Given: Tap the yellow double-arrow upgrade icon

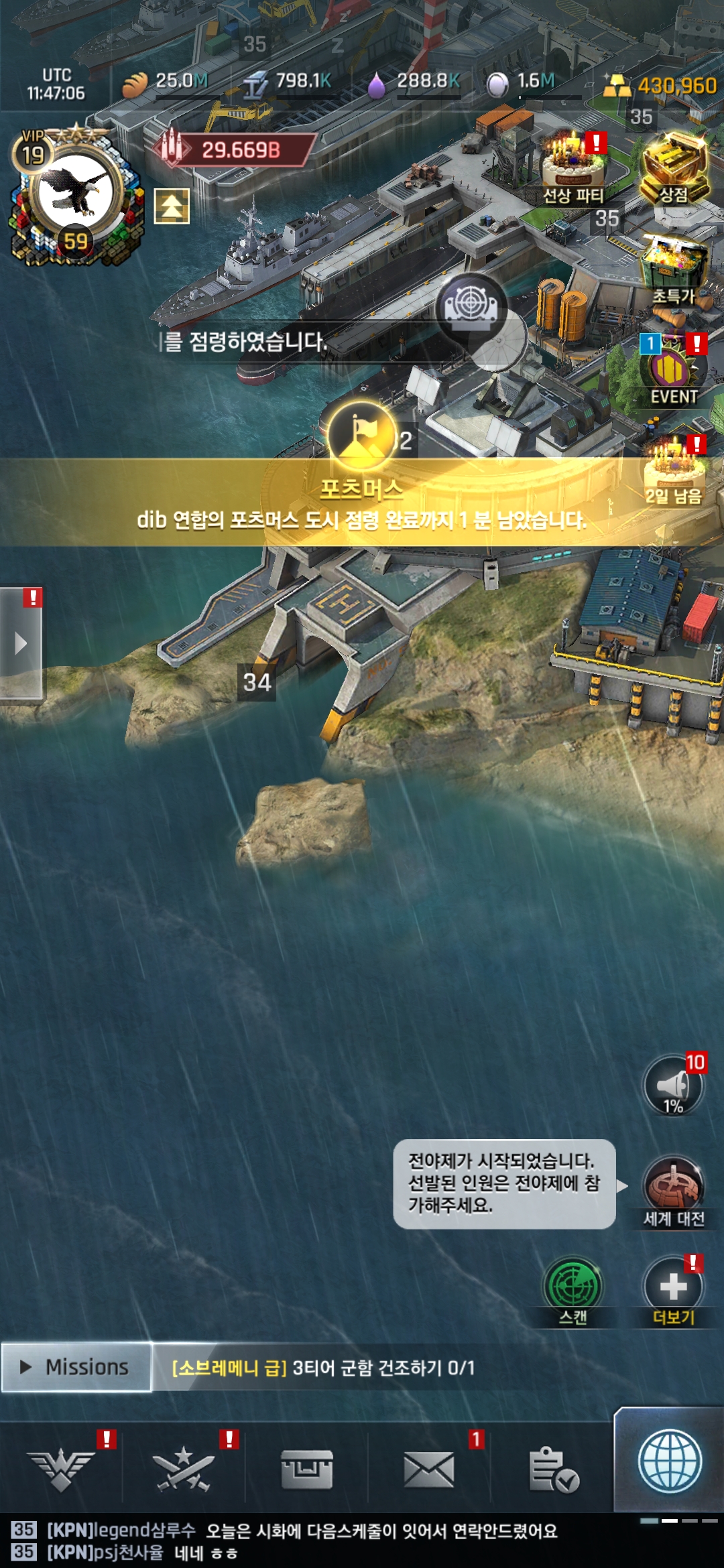Looking at the screenshot, I should [172, 206].
